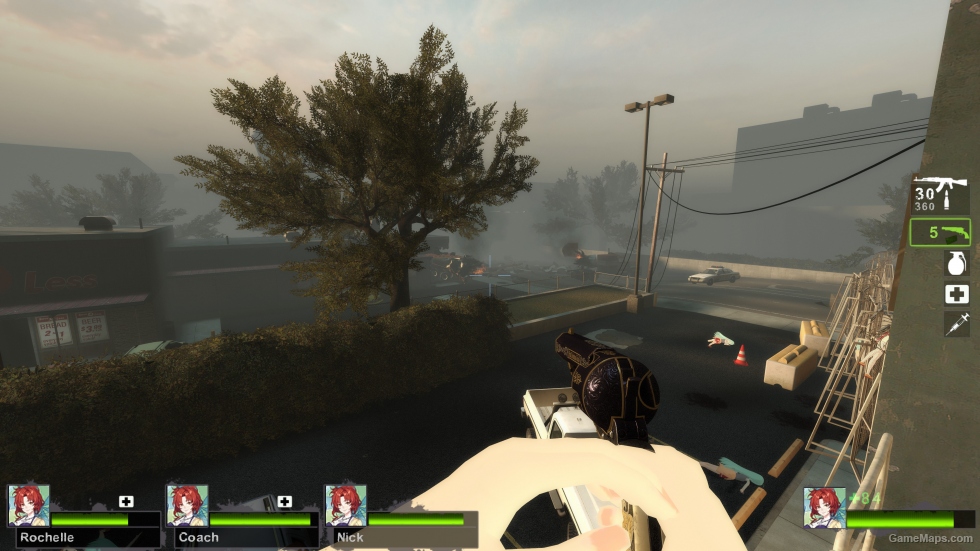Select the grenade throwable slot
Screen dimensions: 980x551
(956, 263)
